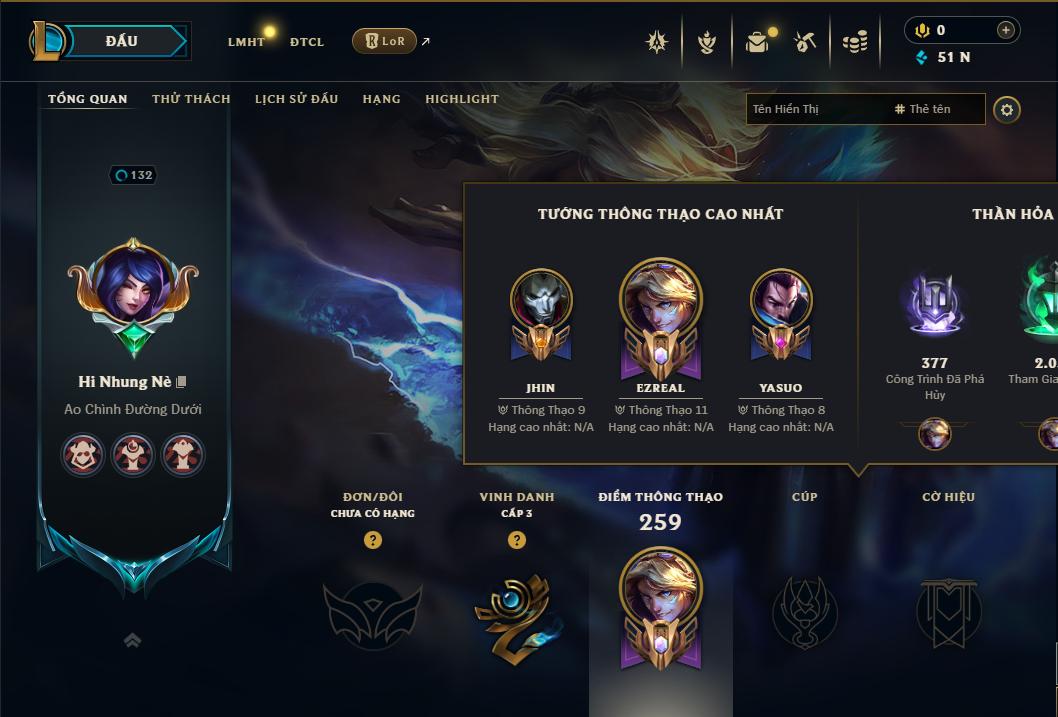Open profile settings gear button

click(x=1007, y=109)
